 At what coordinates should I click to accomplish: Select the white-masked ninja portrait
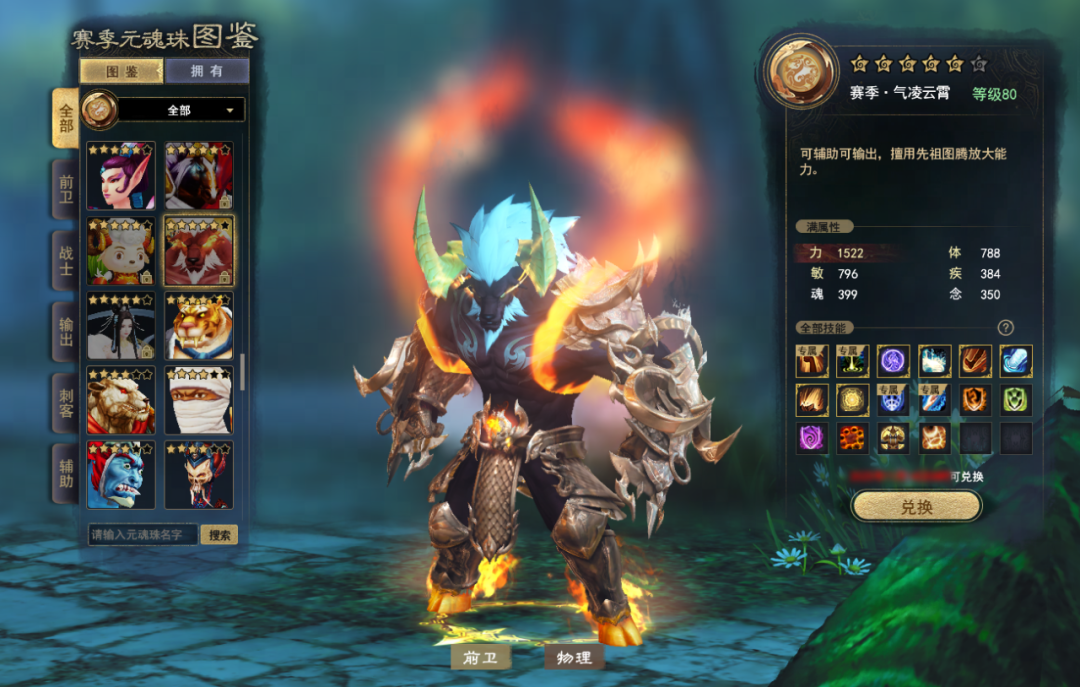point(199,401)
